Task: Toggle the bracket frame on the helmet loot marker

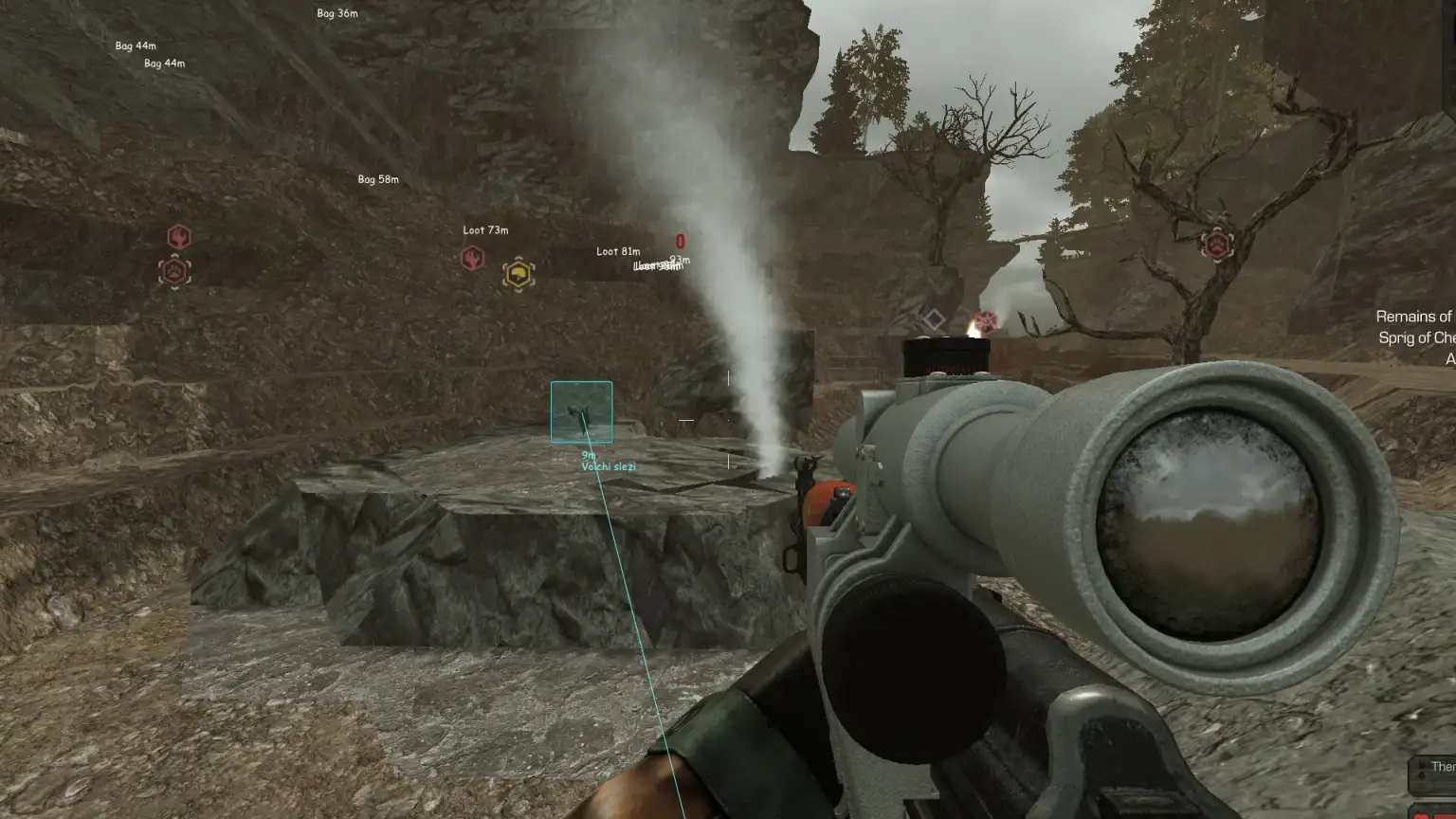Action: coord(518,272)
